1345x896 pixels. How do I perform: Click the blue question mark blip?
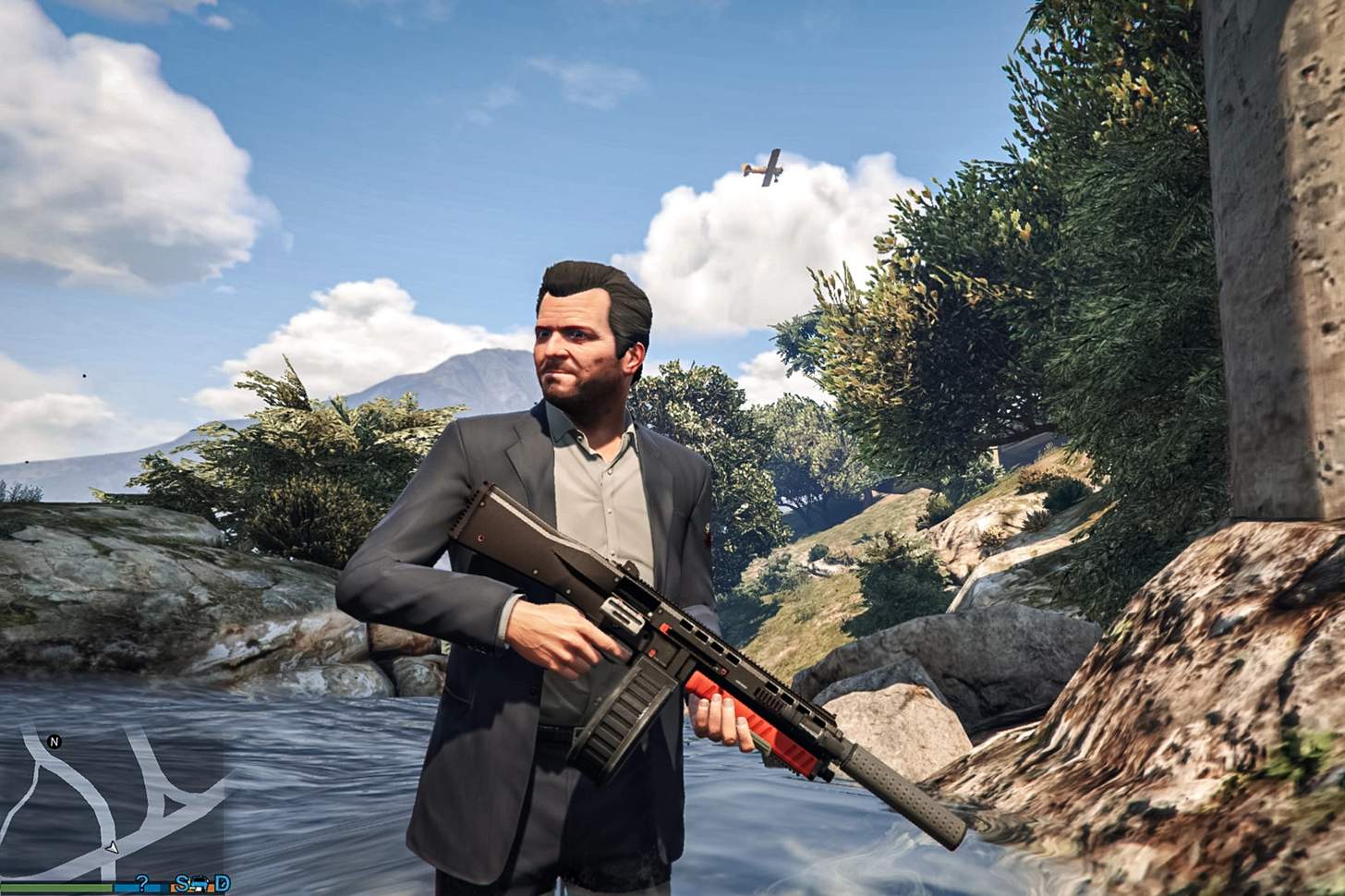[x=143, y=883]
